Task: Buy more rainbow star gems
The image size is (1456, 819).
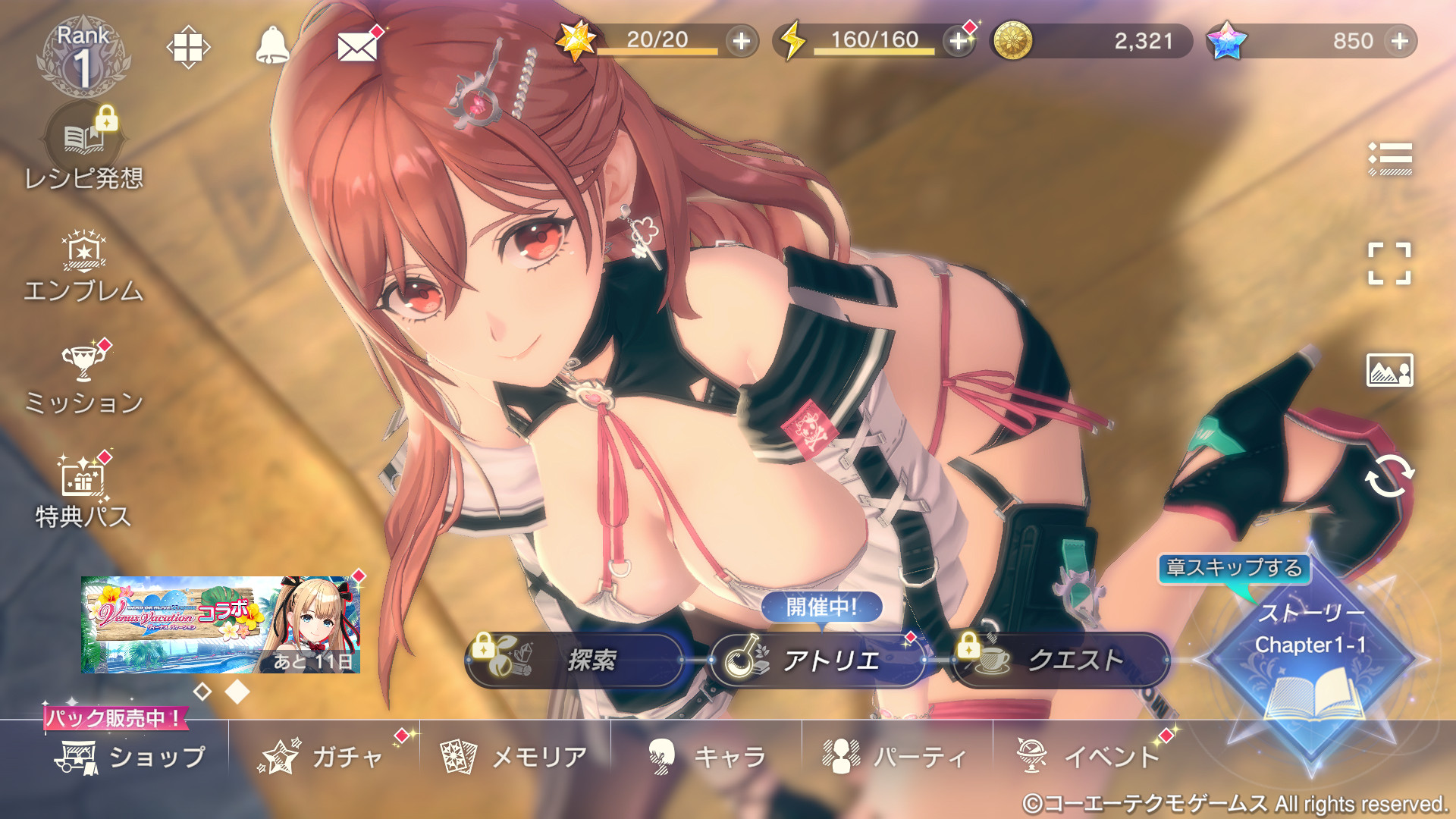Action: tap(1400, 41)
